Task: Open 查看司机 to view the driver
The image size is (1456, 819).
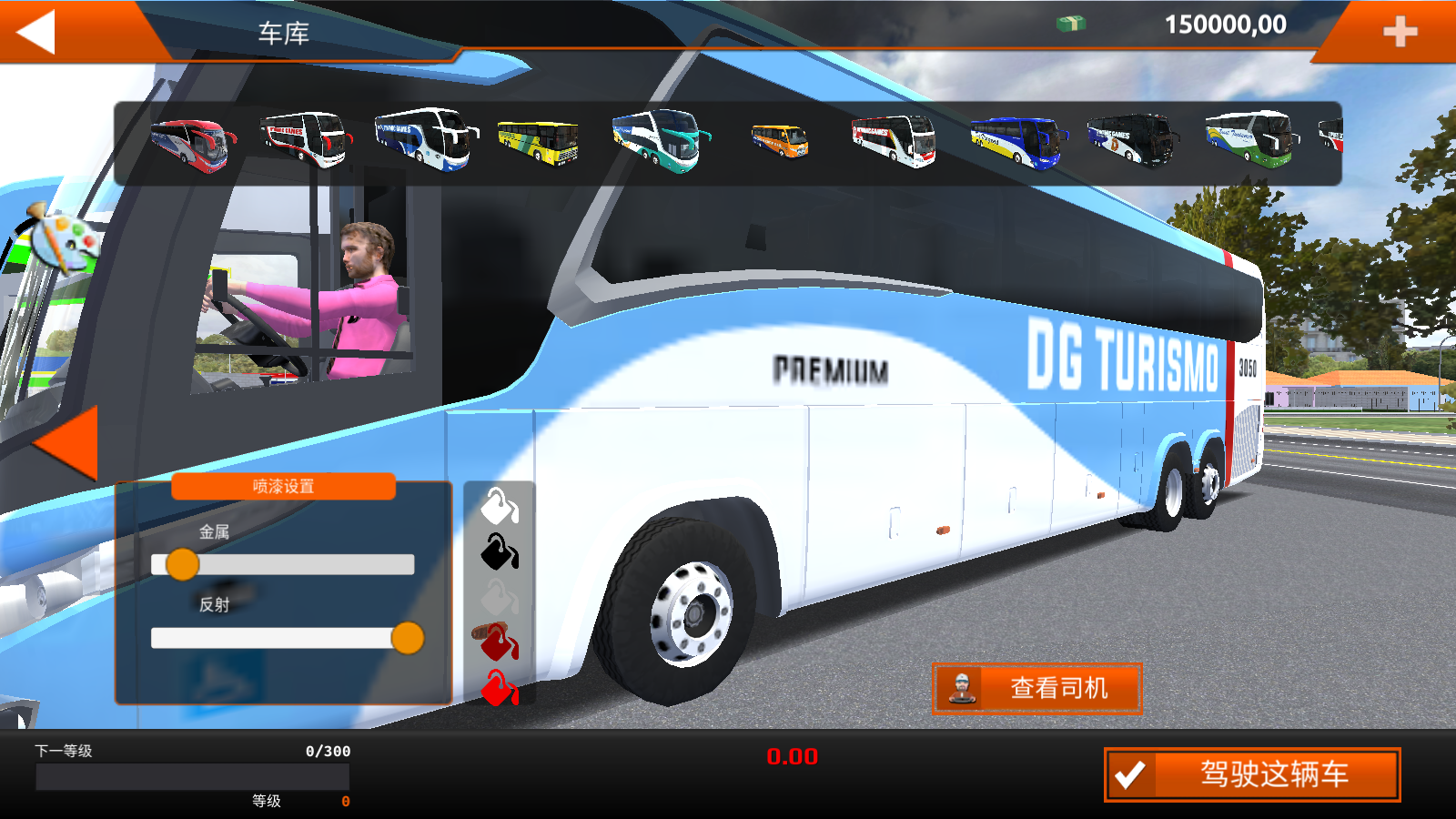Action: click(x=1036, y=688)
